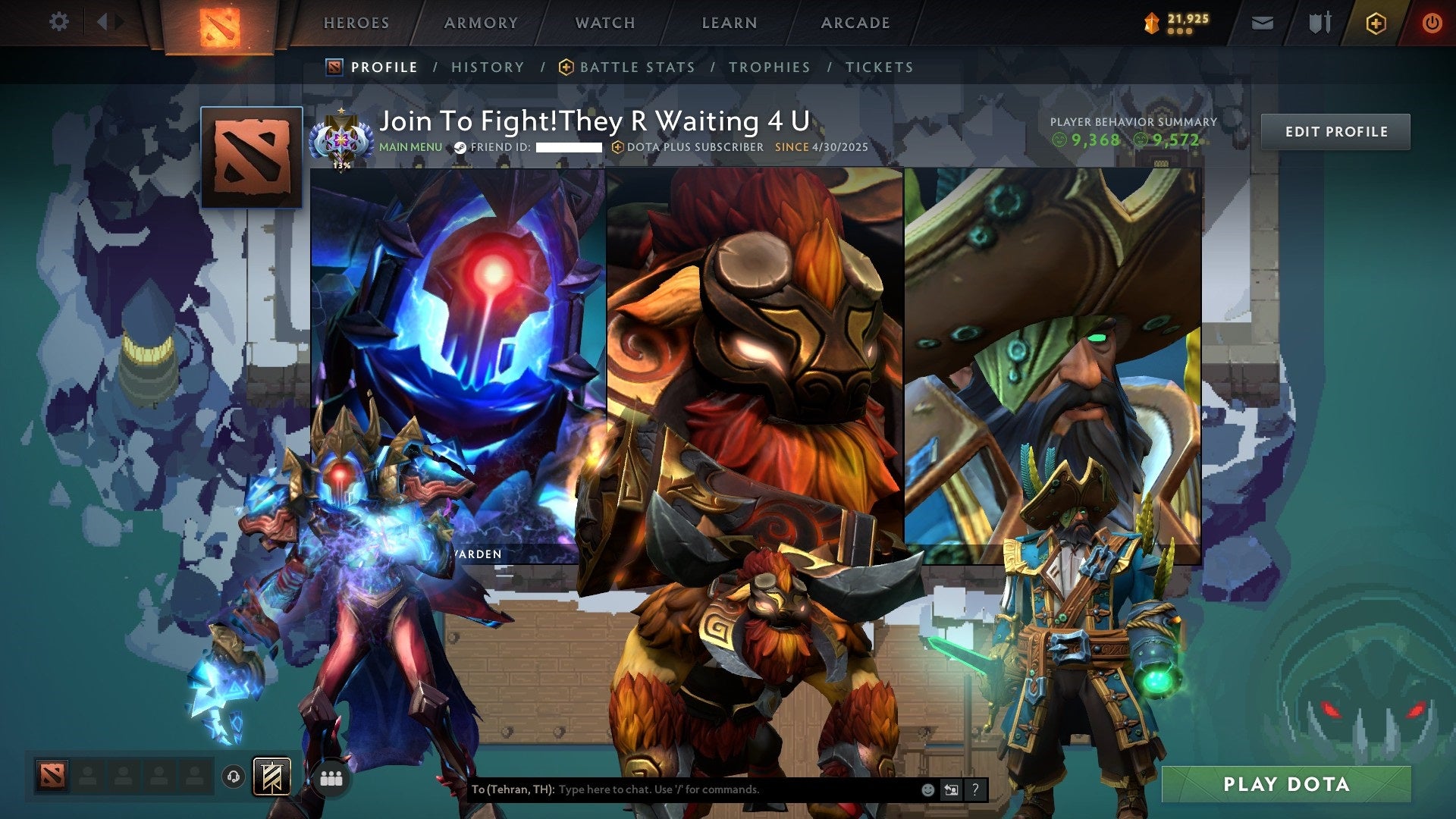Open the emoticon picker in chat bar

point(927,789)
